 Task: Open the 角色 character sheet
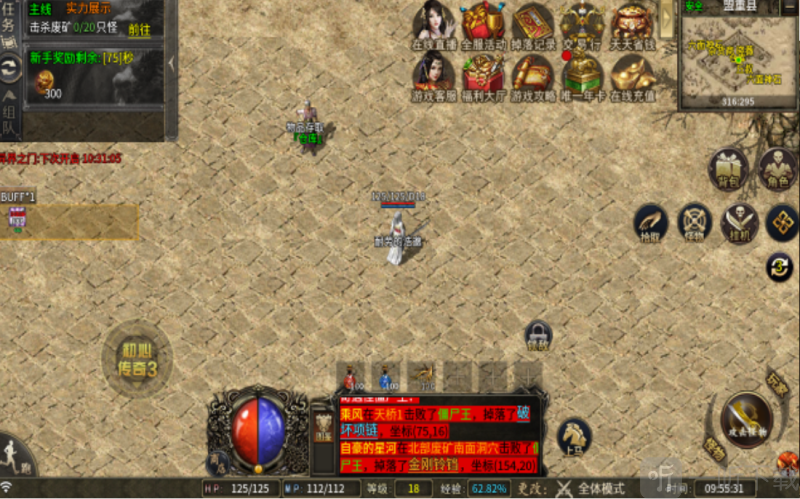tap(778, 169)
